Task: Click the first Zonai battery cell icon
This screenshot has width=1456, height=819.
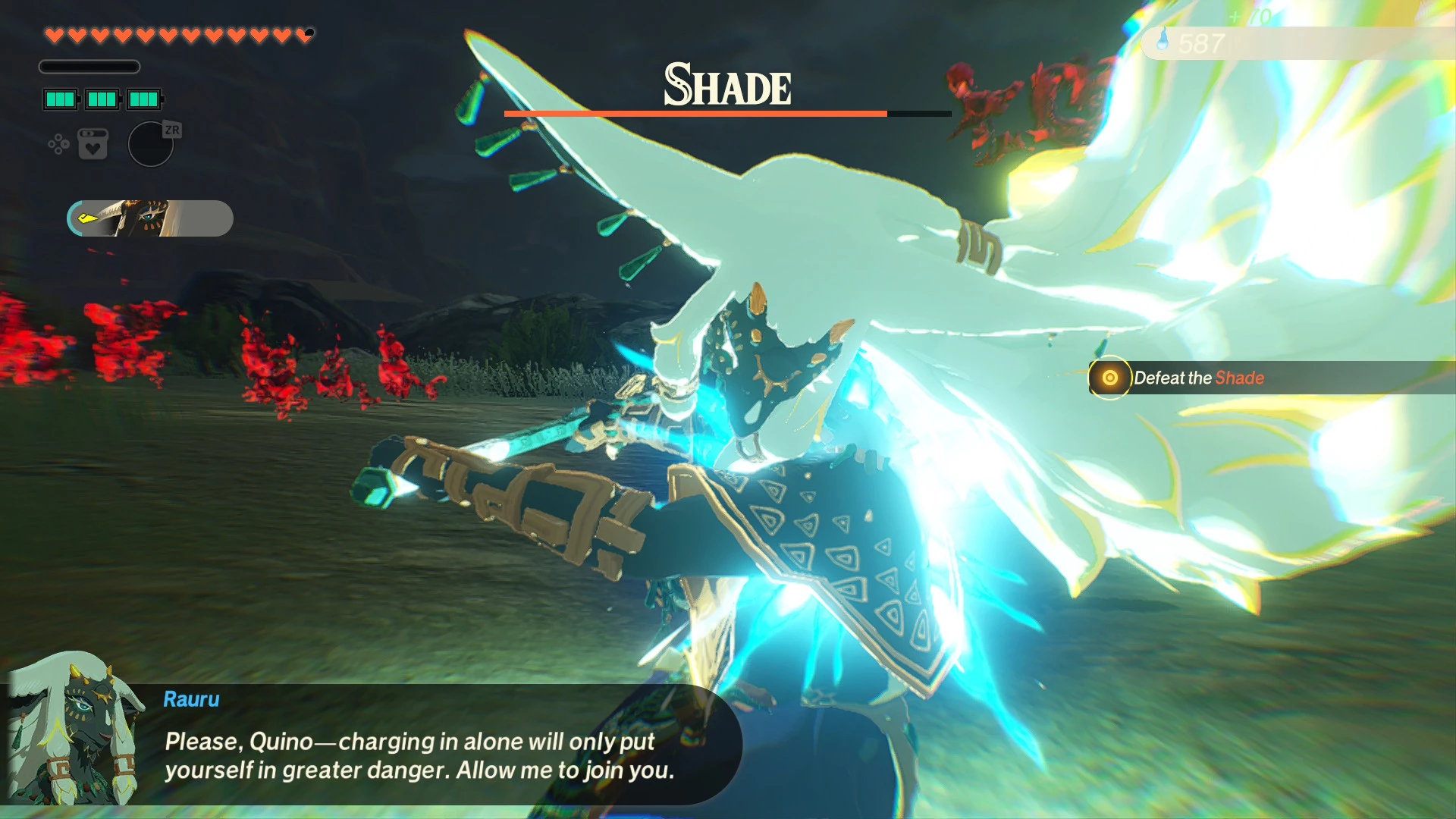Action: click(x=61, y=99)
